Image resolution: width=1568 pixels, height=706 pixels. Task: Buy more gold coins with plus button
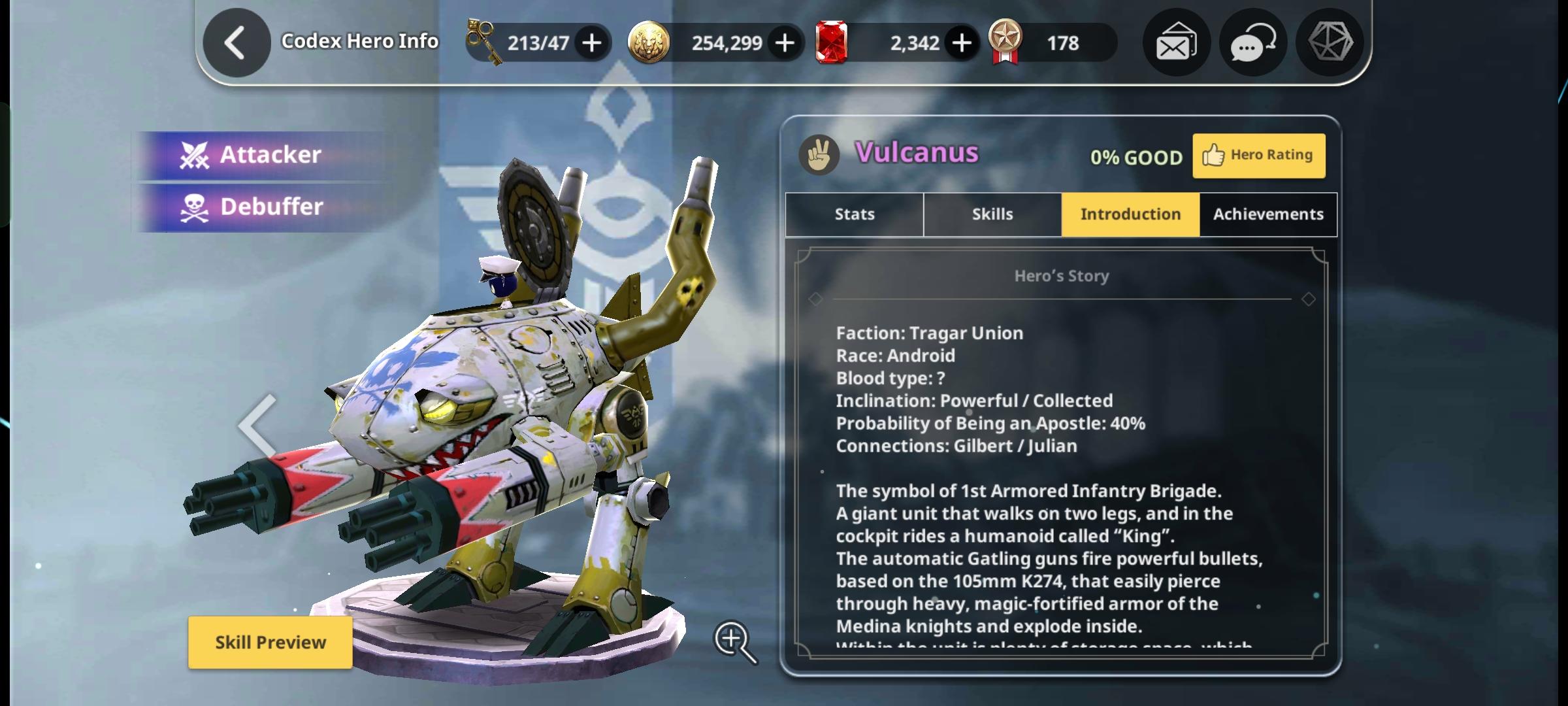[785, 43]
